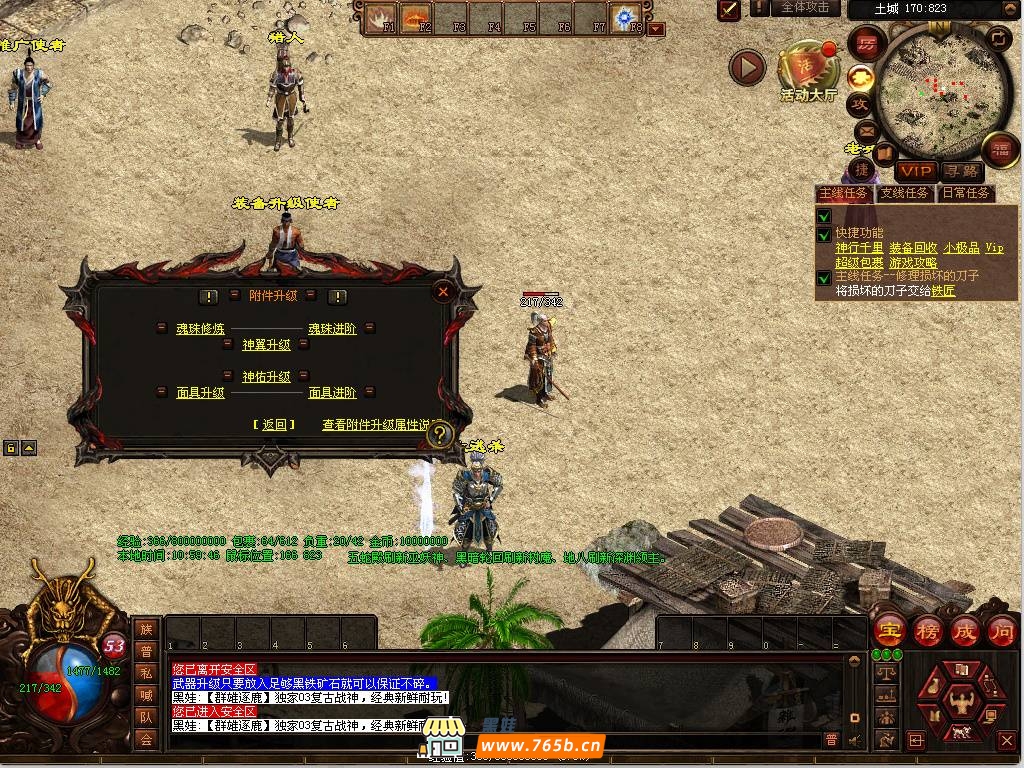The width and height of the screenshot is (1024, 768).
Task: Open the 宝 treasure shop button
Action: (x=889, y=631)
